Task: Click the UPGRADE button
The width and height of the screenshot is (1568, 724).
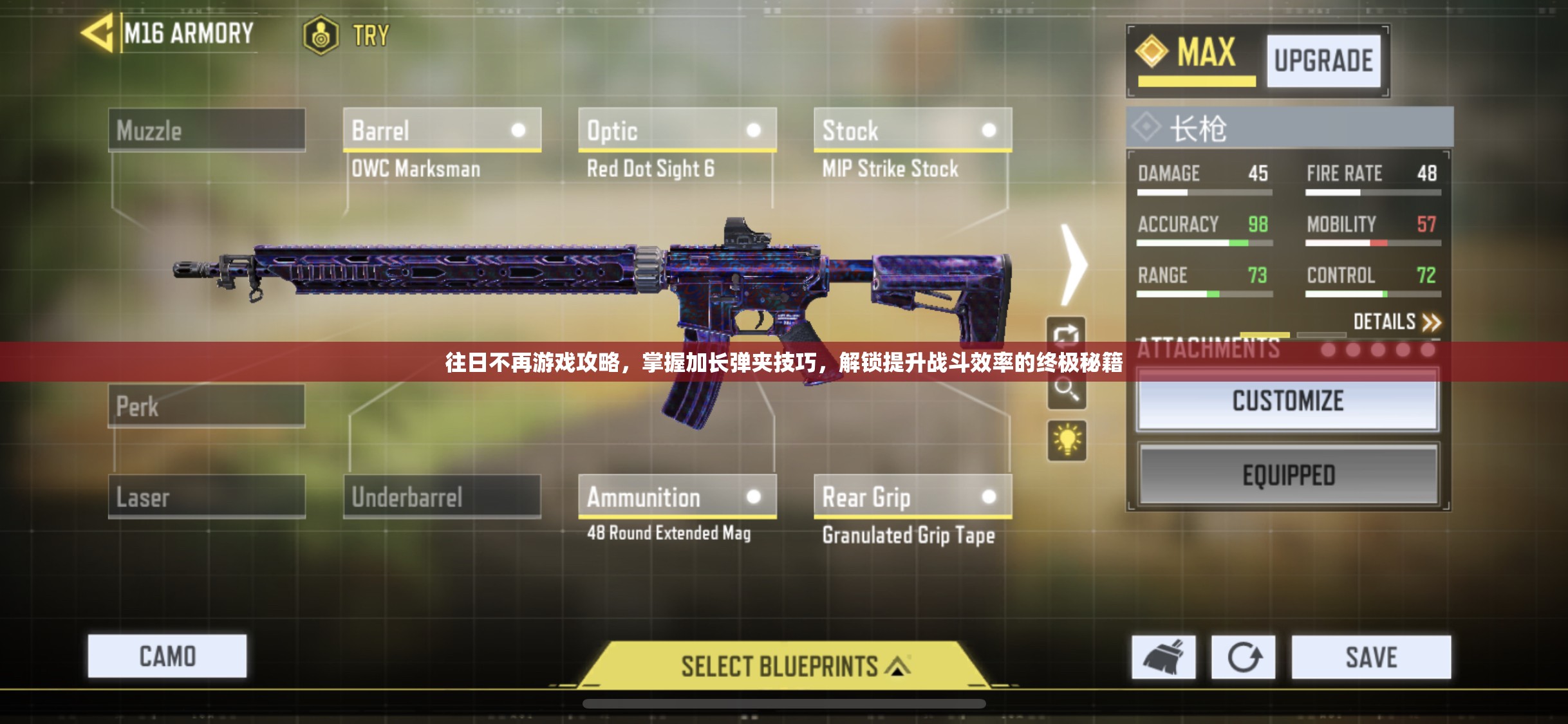Action: point(1323,61)
